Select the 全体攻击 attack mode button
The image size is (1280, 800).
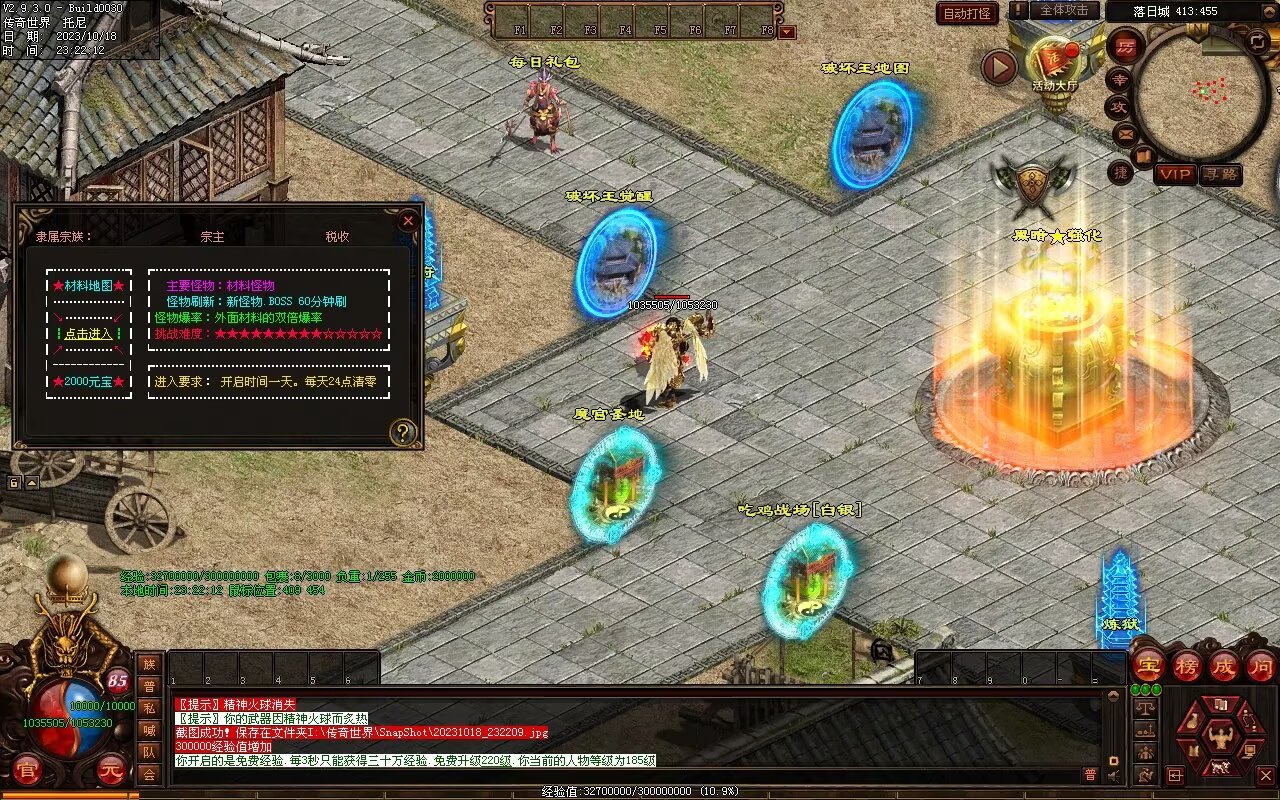pyautogui.click(x=1064, y=10)
